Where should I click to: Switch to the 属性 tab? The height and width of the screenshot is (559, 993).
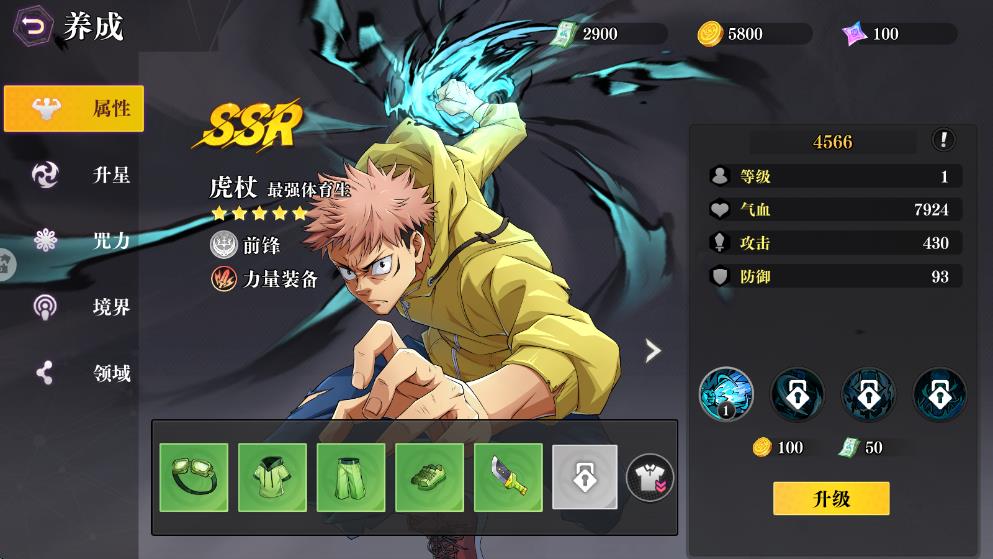pos(74,108)
